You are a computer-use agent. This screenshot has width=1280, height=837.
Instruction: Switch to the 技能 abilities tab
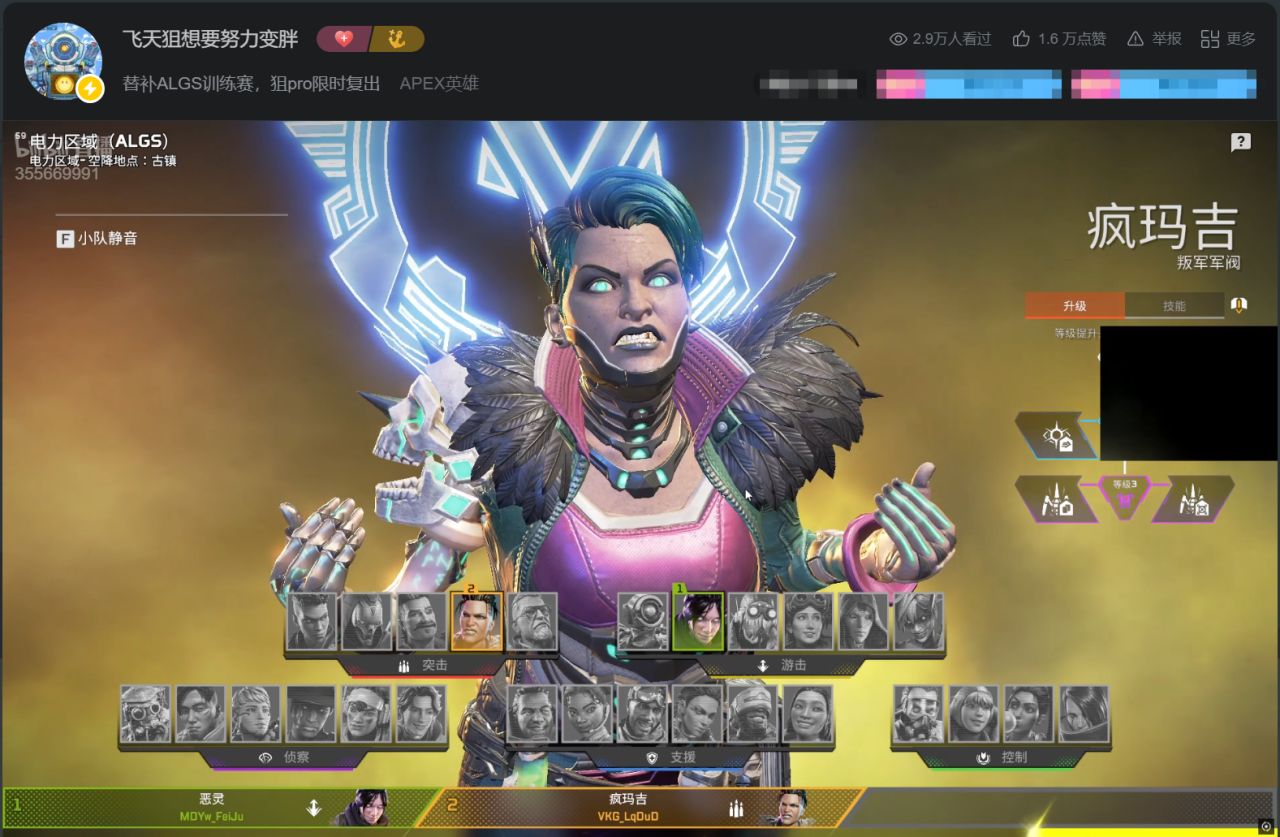(x=1174, y=306)
